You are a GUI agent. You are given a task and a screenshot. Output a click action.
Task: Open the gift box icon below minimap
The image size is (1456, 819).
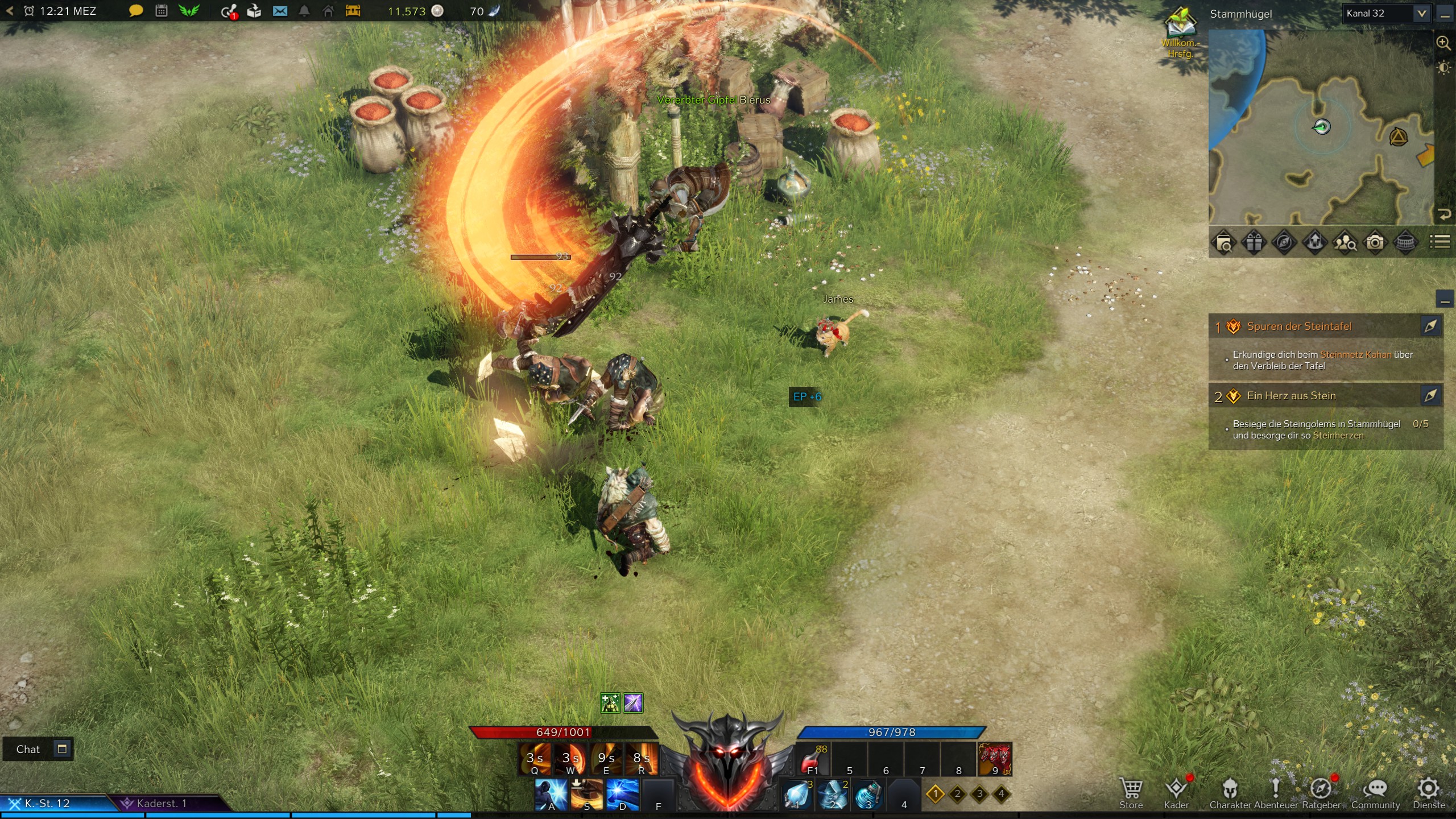[1254, 243]
